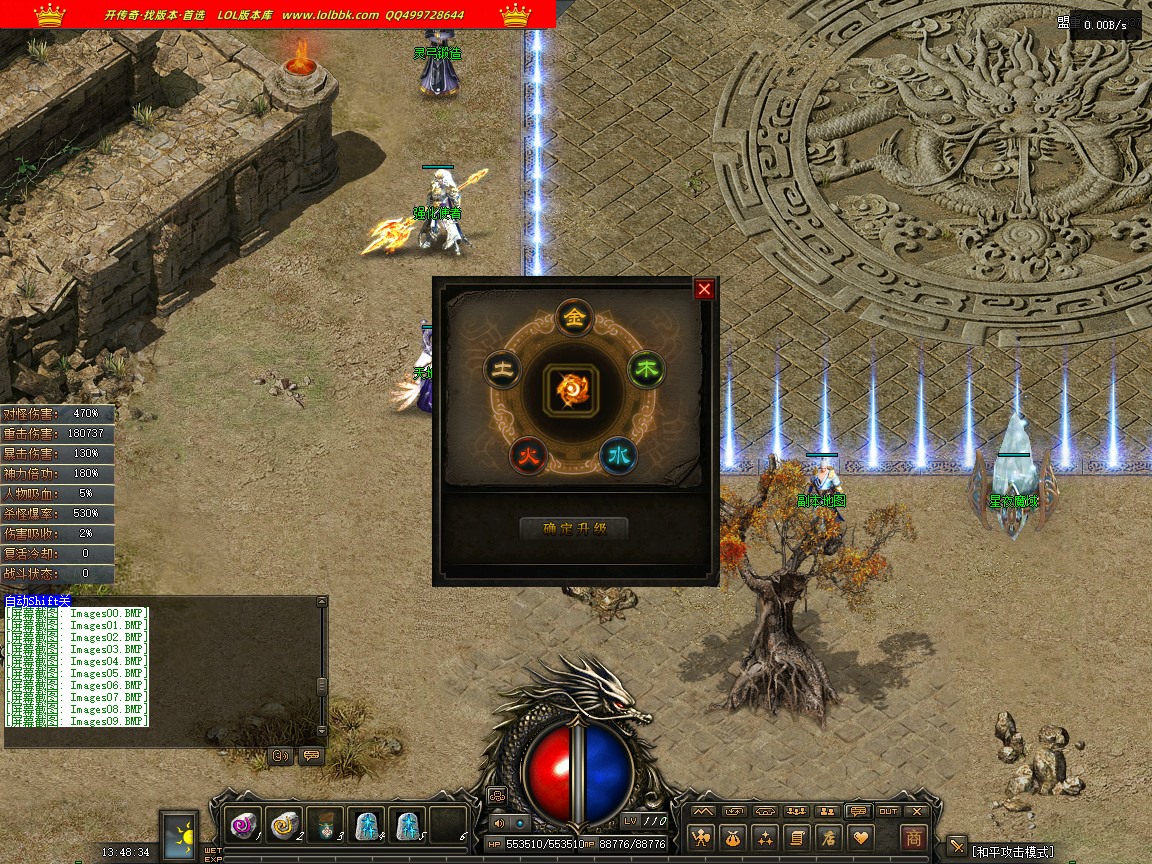
Task: Use the potion jar in slot 3
Action: pyautogui.click(x=325, y=826)
